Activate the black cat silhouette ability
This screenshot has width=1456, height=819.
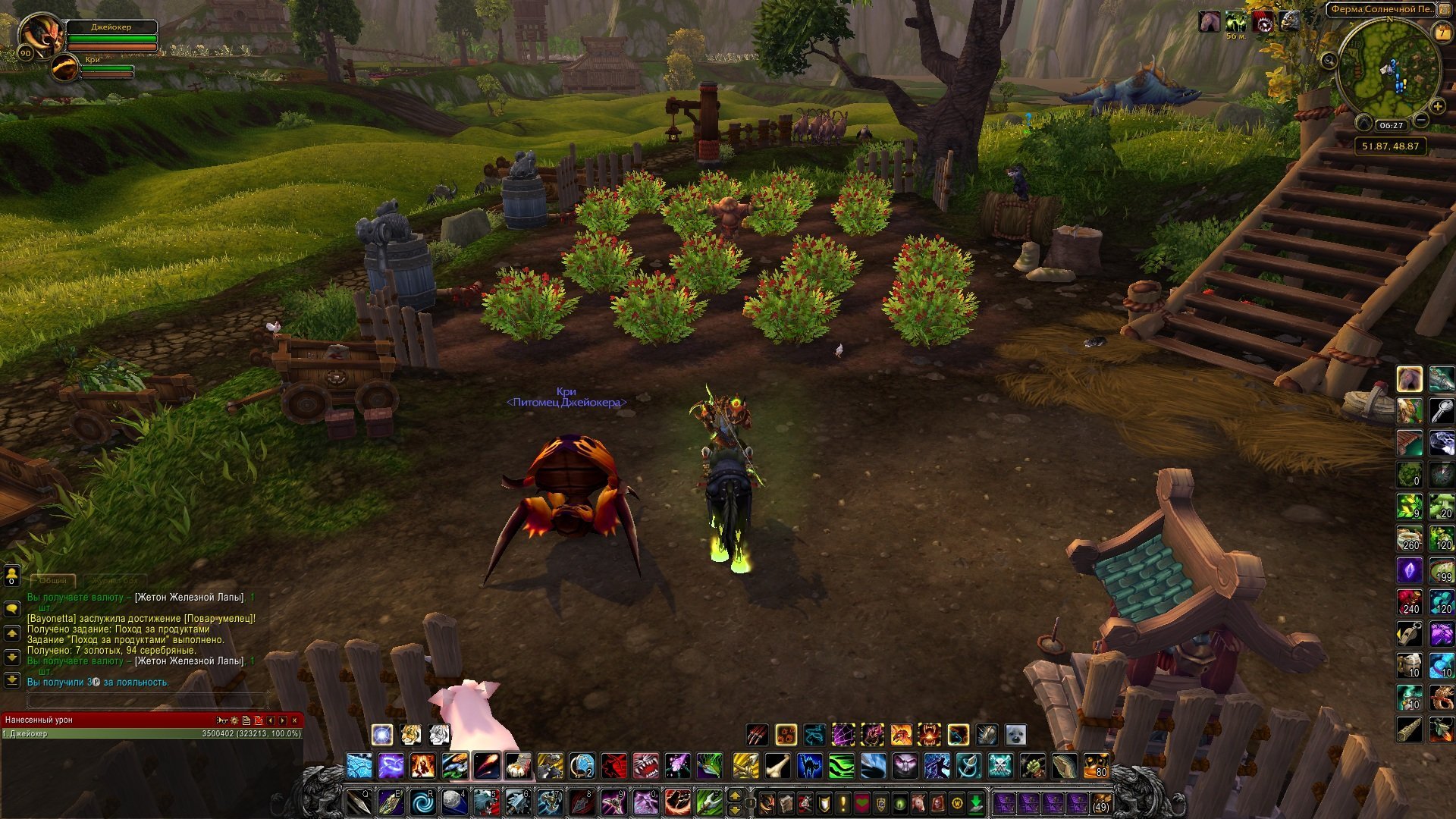pos(809,767)
